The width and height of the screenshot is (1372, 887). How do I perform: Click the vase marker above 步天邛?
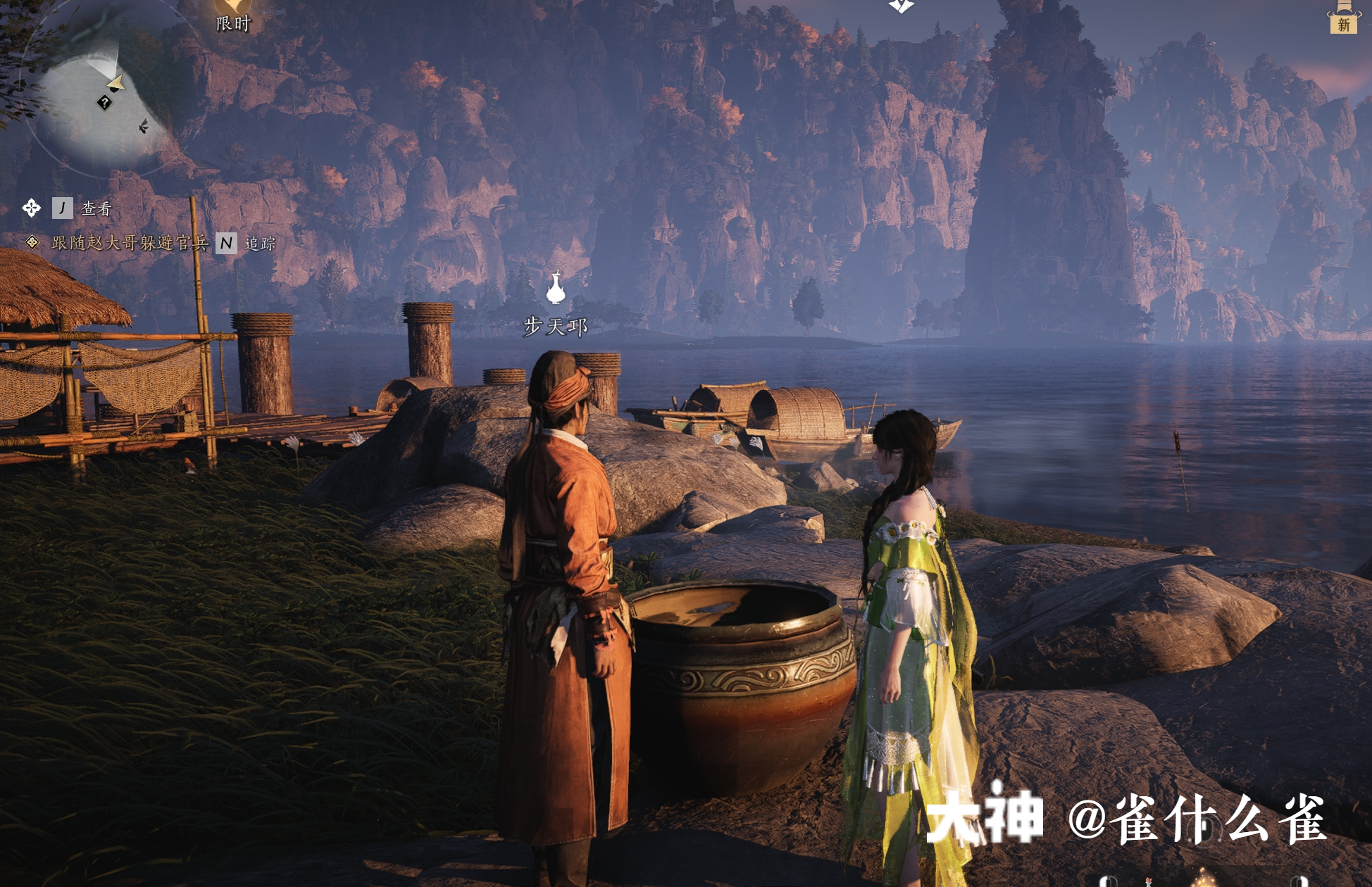[556, 288]
